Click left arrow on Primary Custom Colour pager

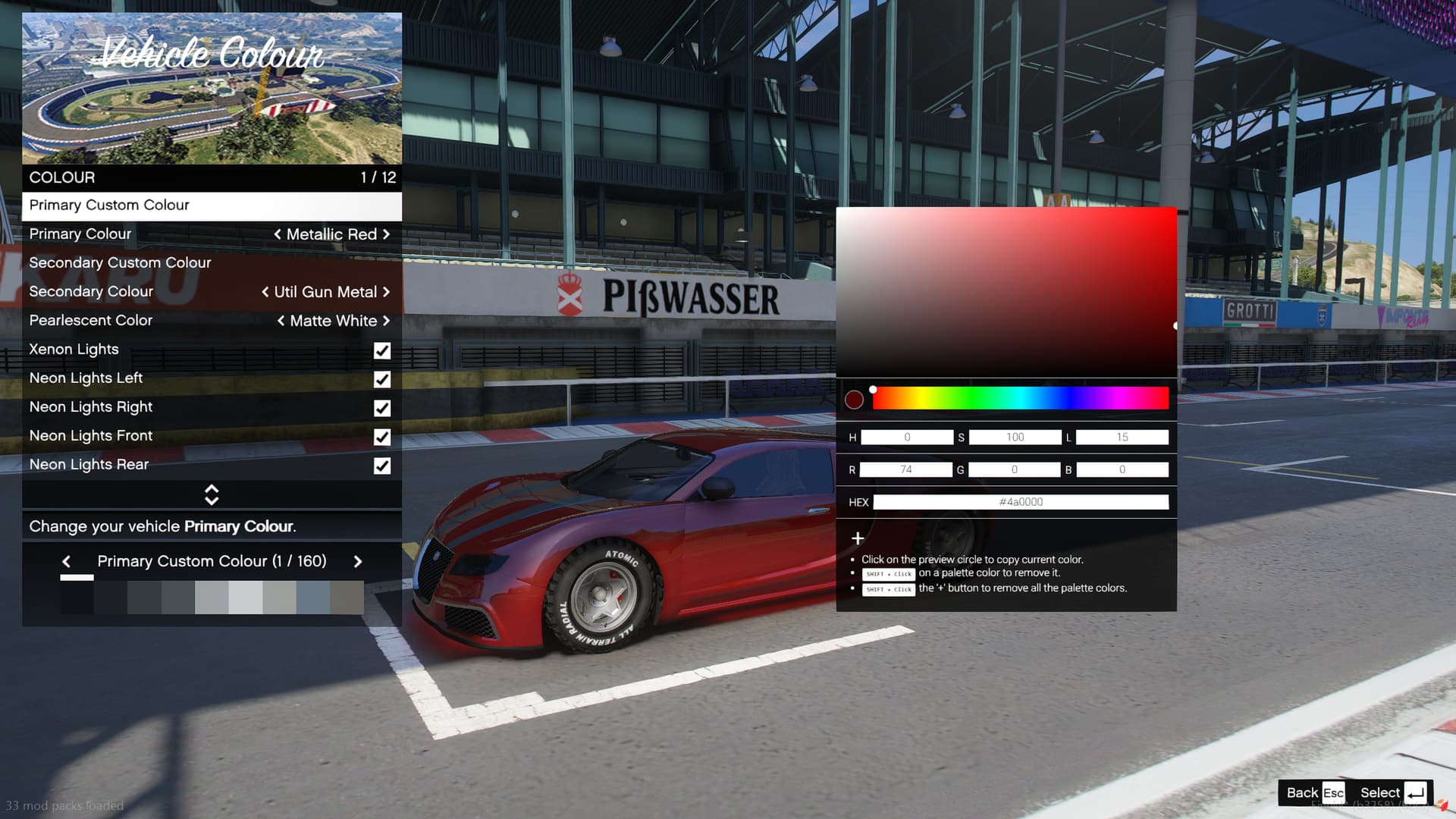pyautogui.click(x=67, y=561)
